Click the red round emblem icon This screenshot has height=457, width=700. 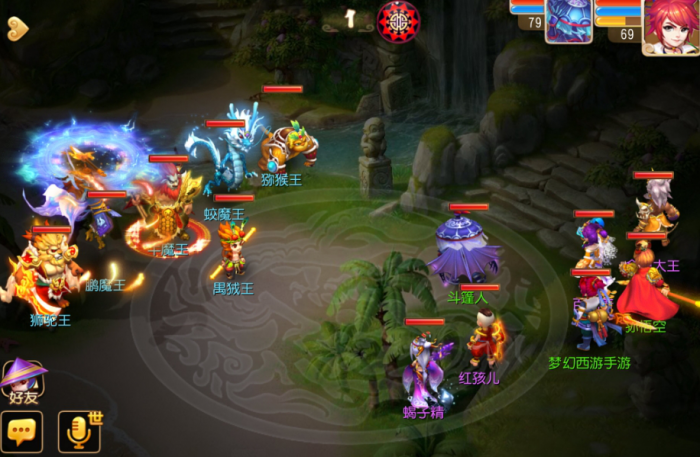point(398,20)
